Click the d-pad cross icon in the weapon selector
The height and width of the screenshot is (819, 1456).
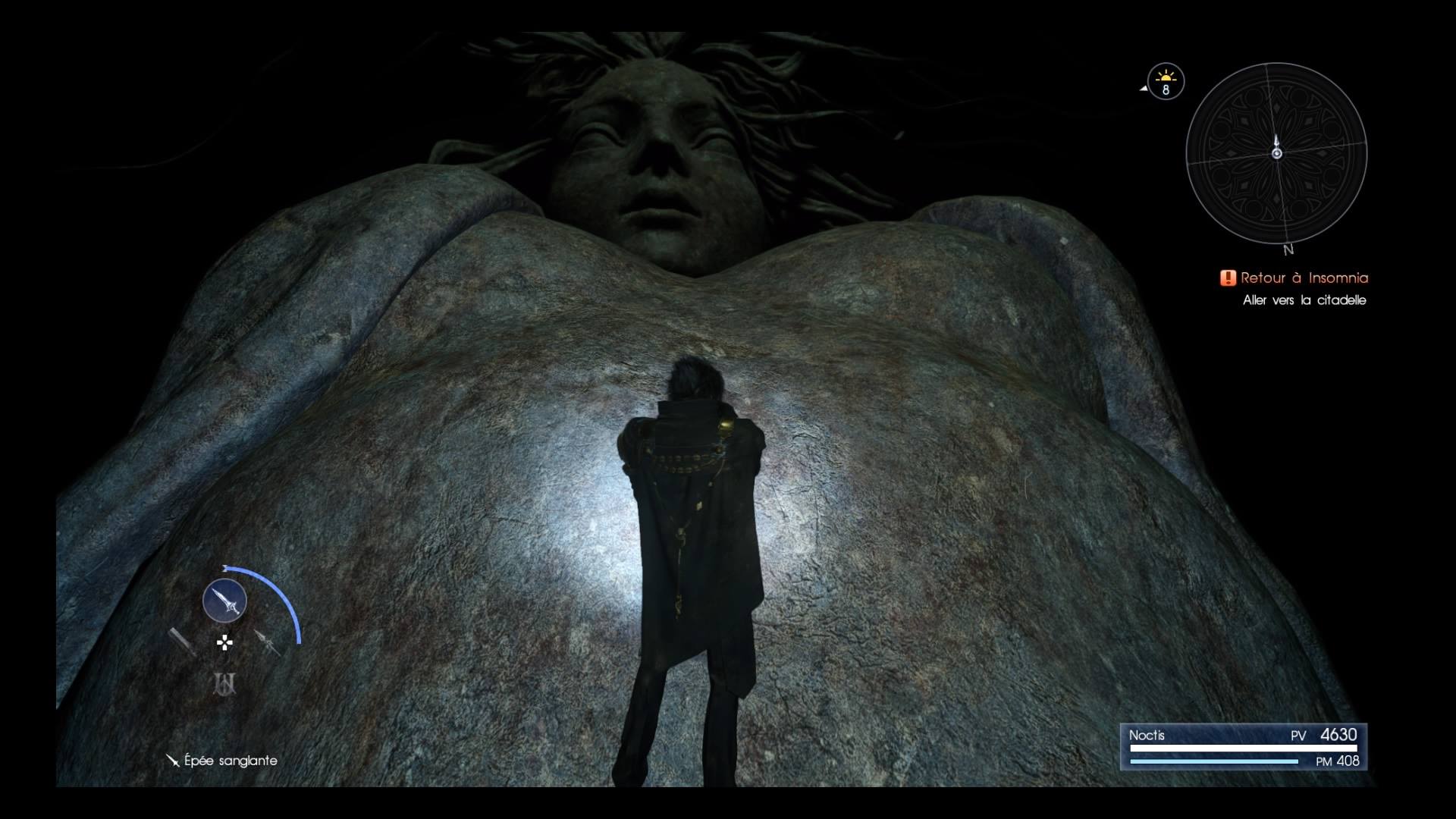(224, 643)
